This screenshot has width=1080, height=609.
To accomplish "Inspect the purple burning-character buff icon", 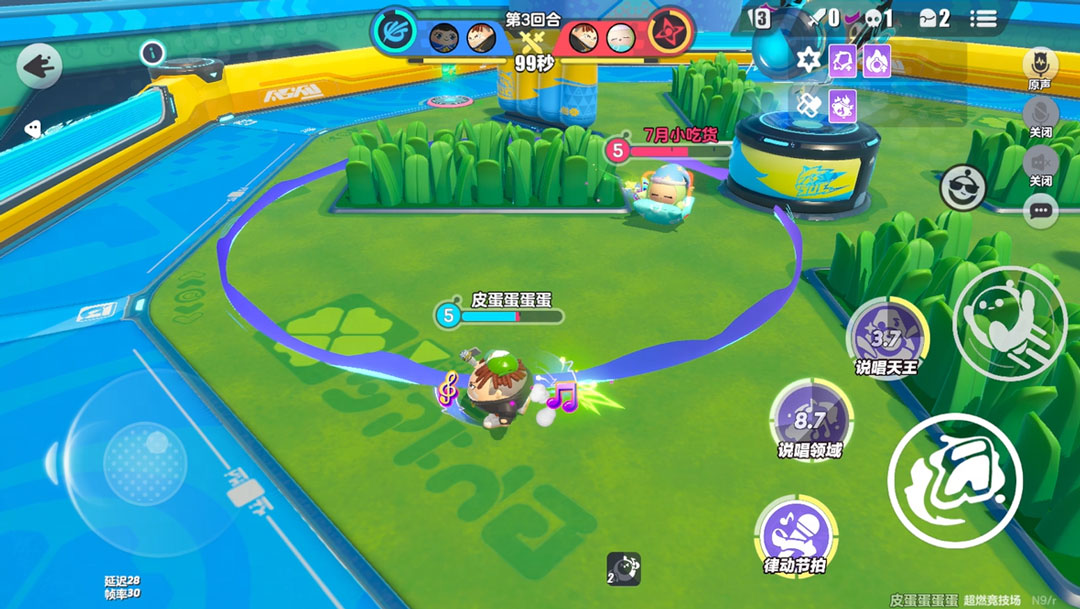I will click(842, 104).
